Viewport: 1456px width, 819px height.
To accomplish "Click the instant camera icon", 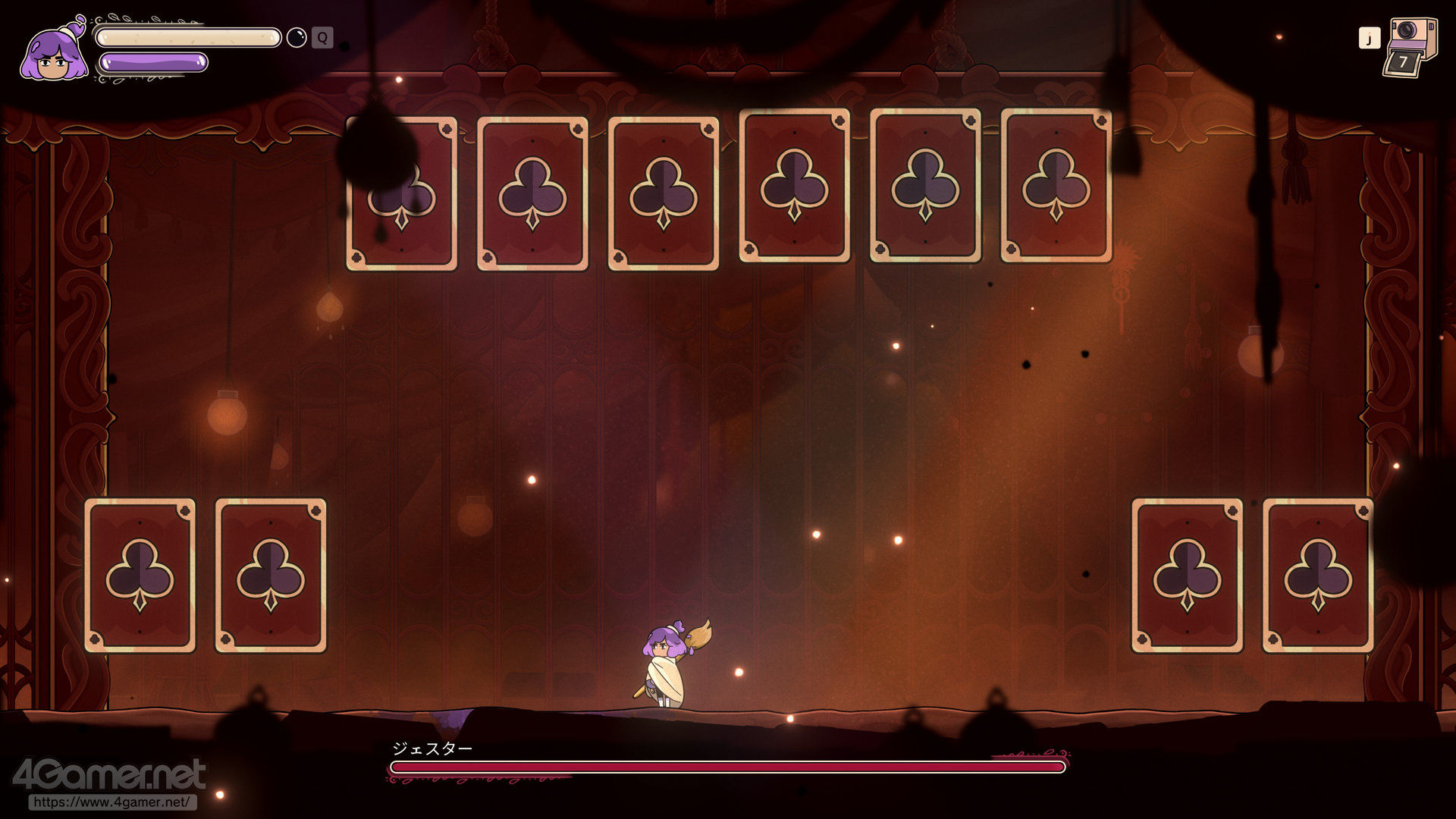I will [1410, 47].
